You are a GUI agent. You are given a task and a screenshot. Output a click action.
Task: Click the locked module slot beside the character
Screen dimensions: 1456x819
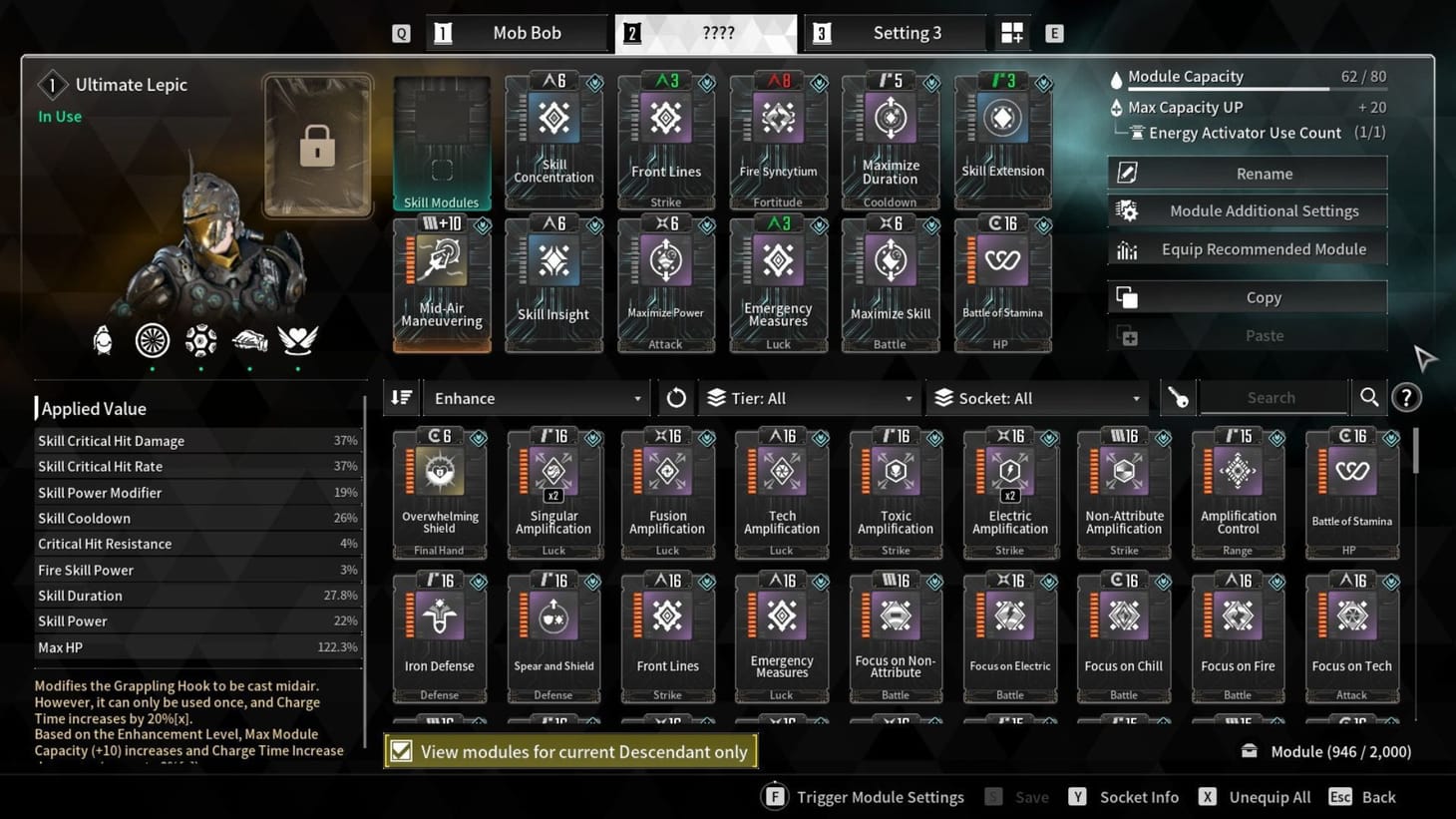pyautogui.click(x=317, y=148)
